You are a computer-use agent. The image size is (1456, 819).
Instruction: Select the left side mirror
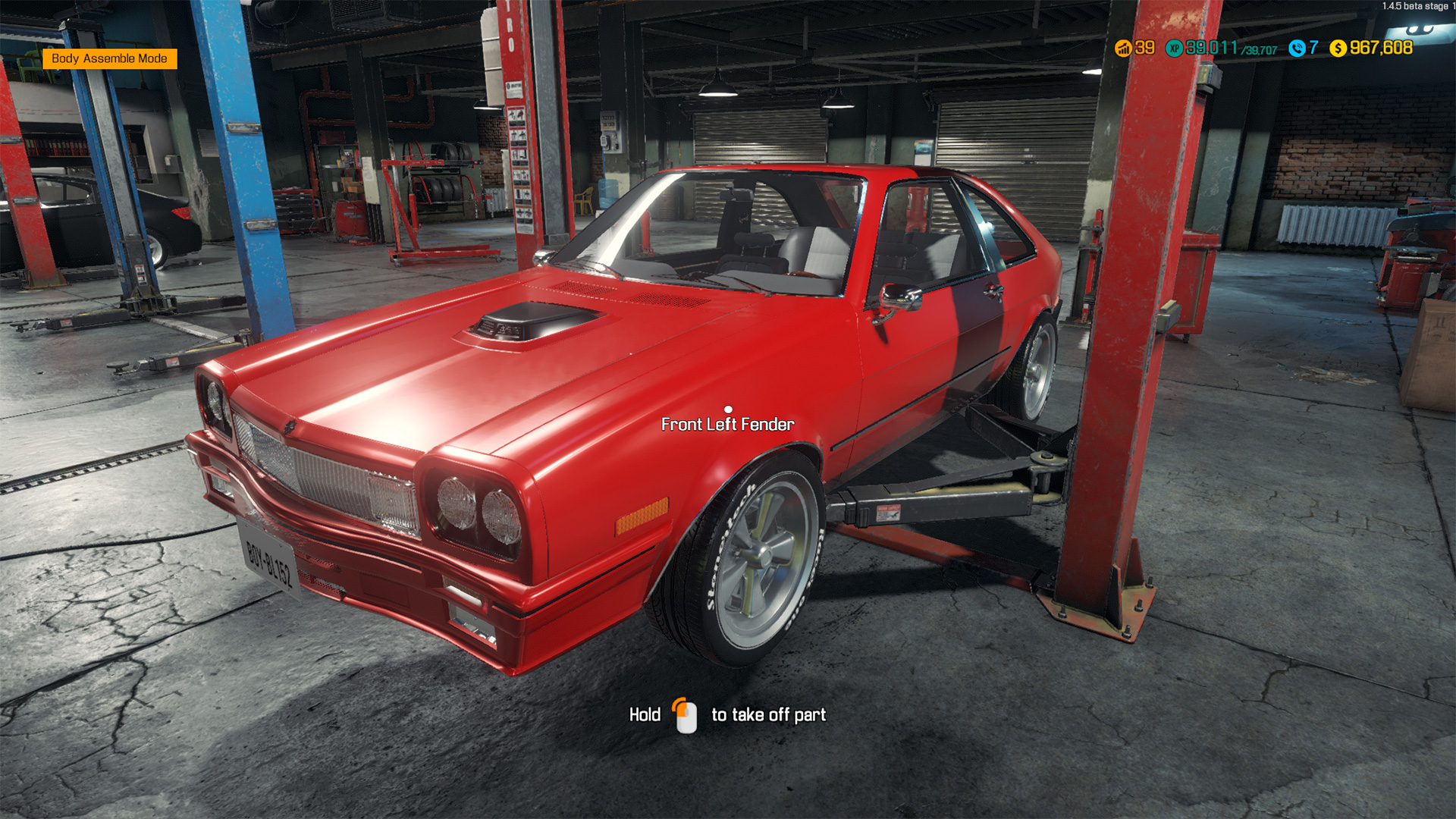coord(902,297)
